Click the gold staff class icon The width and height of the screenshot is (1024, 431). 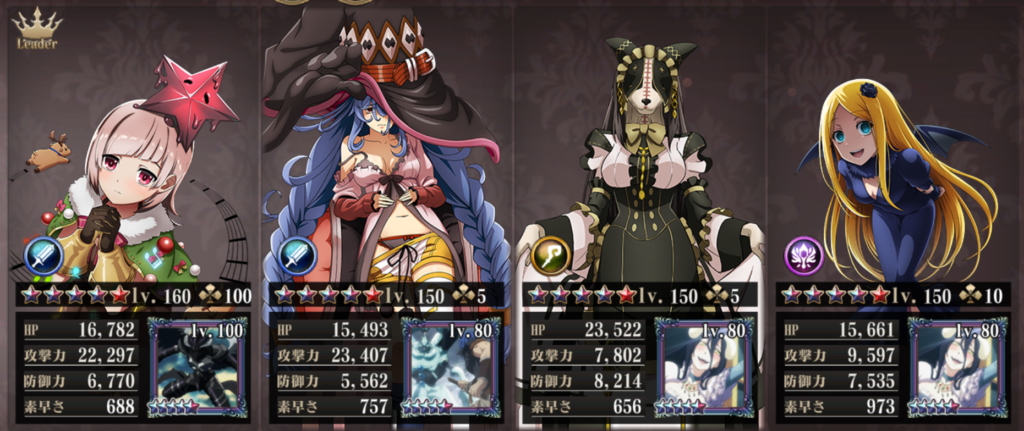click(x=549, y=256)
